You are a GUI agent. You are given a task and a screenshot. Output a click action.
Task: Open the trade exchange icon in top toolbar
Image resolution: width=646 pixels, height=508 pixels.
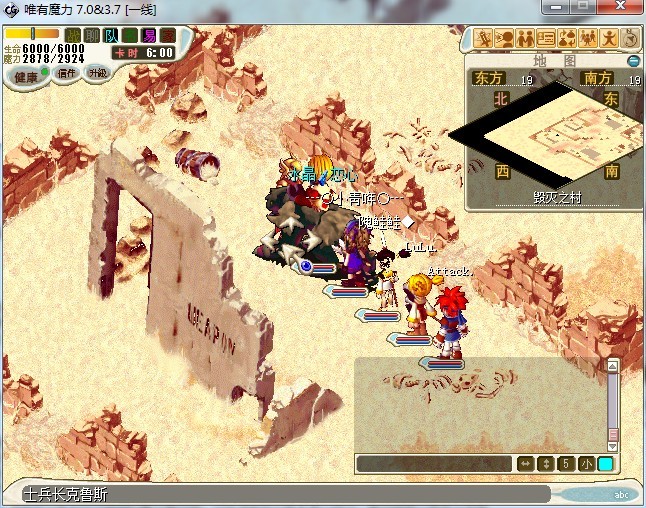[567, 39]
